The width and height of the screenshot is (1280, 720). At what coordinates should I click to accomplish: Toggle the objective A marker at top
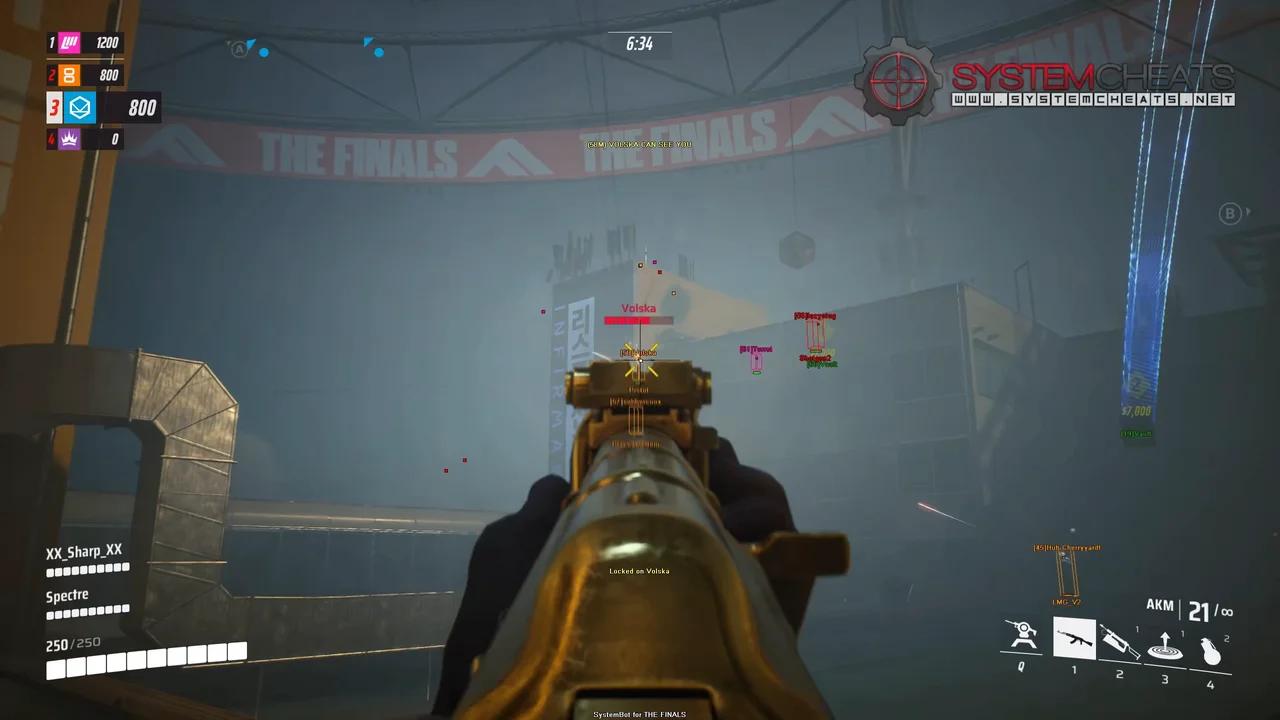(240, 47)
